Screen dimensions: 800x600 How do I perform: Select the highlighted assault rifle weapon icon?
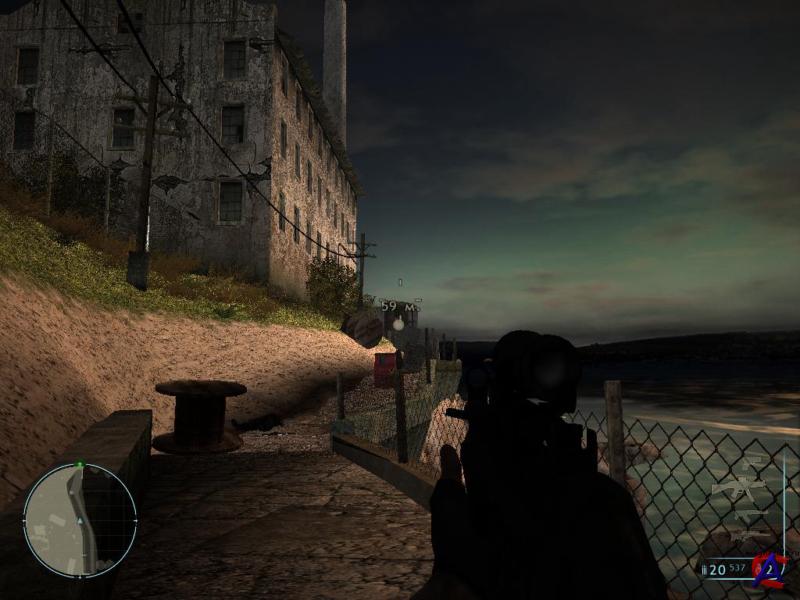click(x=738, y=489)
